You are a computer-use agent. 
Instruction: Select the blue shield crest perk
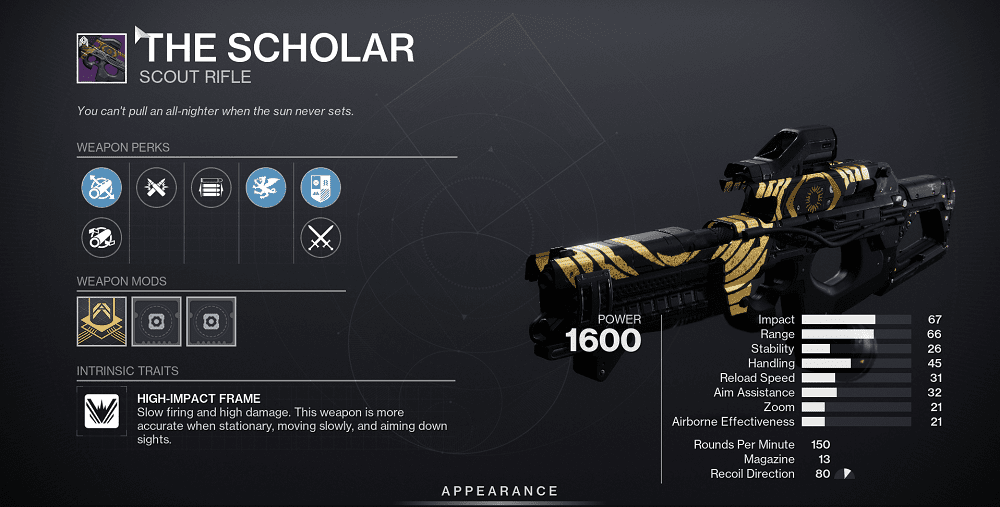point(321,187)
